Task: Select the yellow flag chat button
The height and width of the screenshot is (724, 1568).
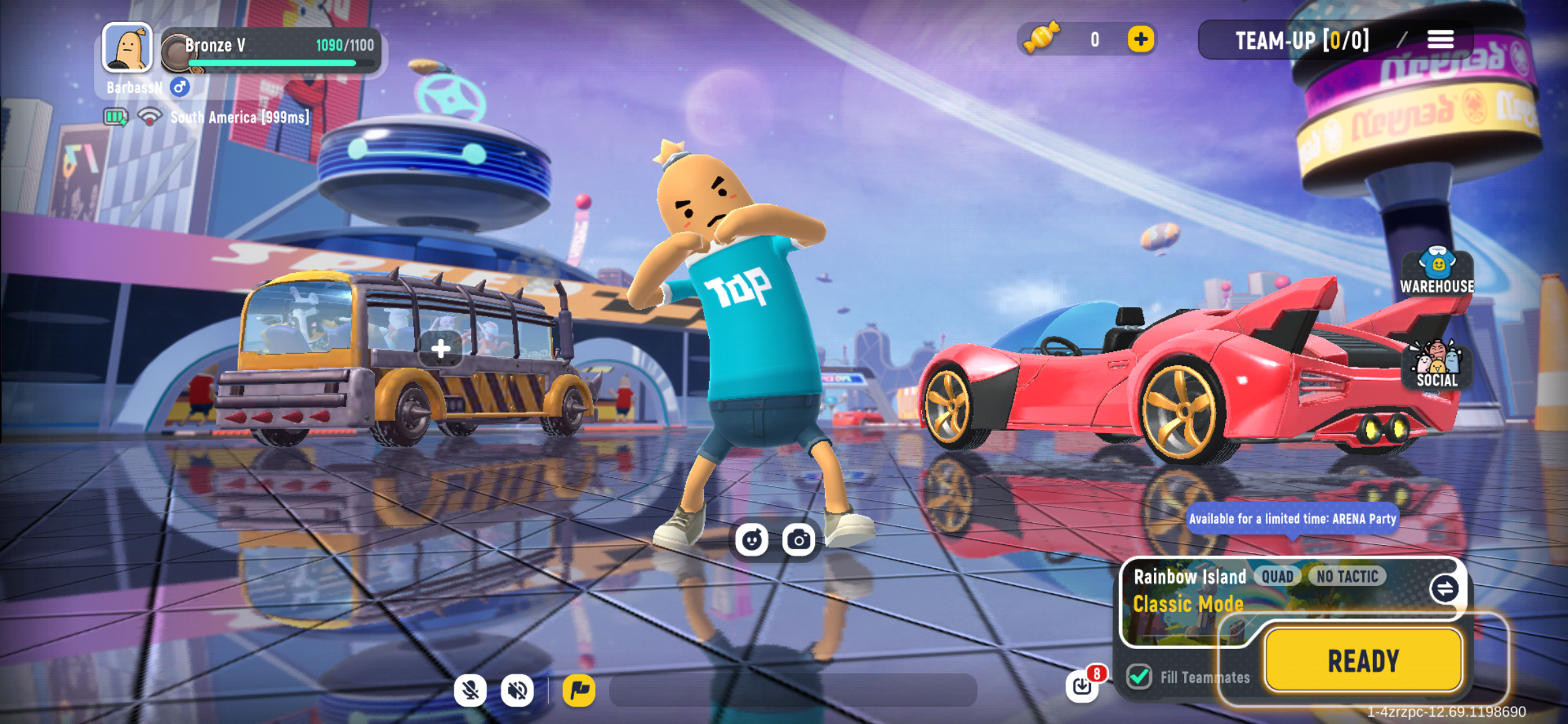Action: tap(579, 690)
